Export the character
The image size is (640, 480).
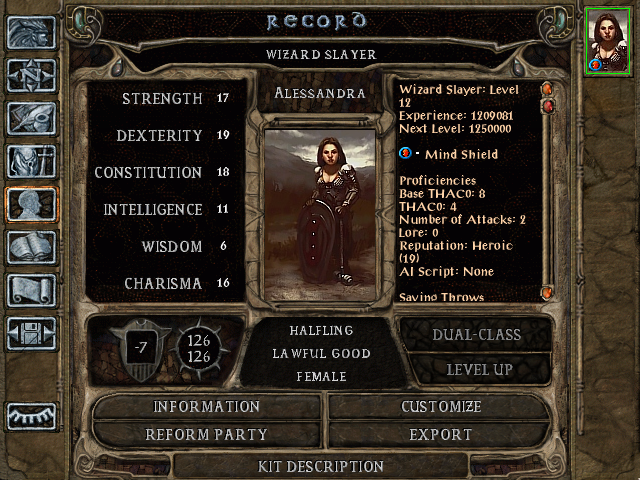tap(441, 435)
